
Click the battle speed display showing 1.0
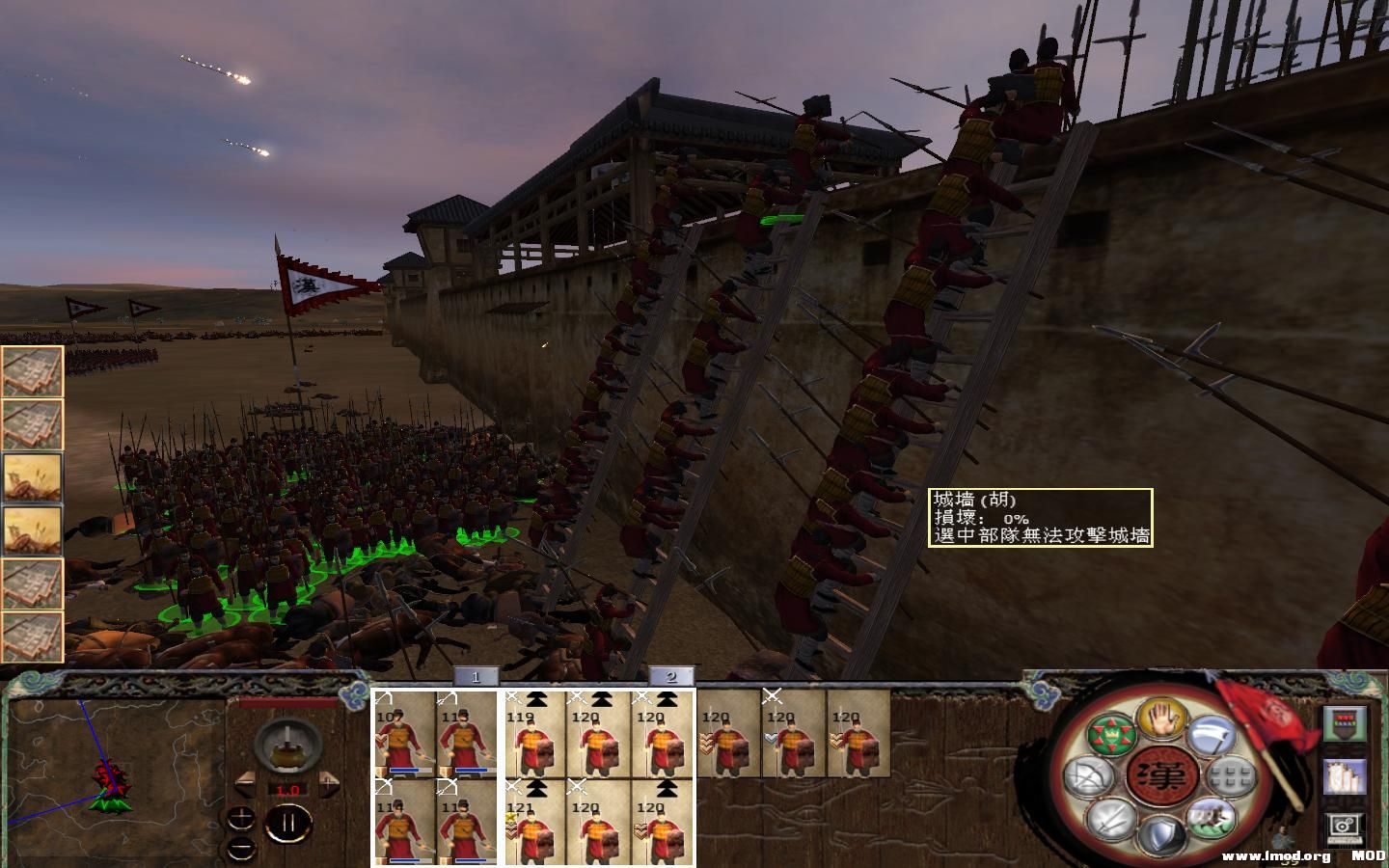[x=288, y=790]
